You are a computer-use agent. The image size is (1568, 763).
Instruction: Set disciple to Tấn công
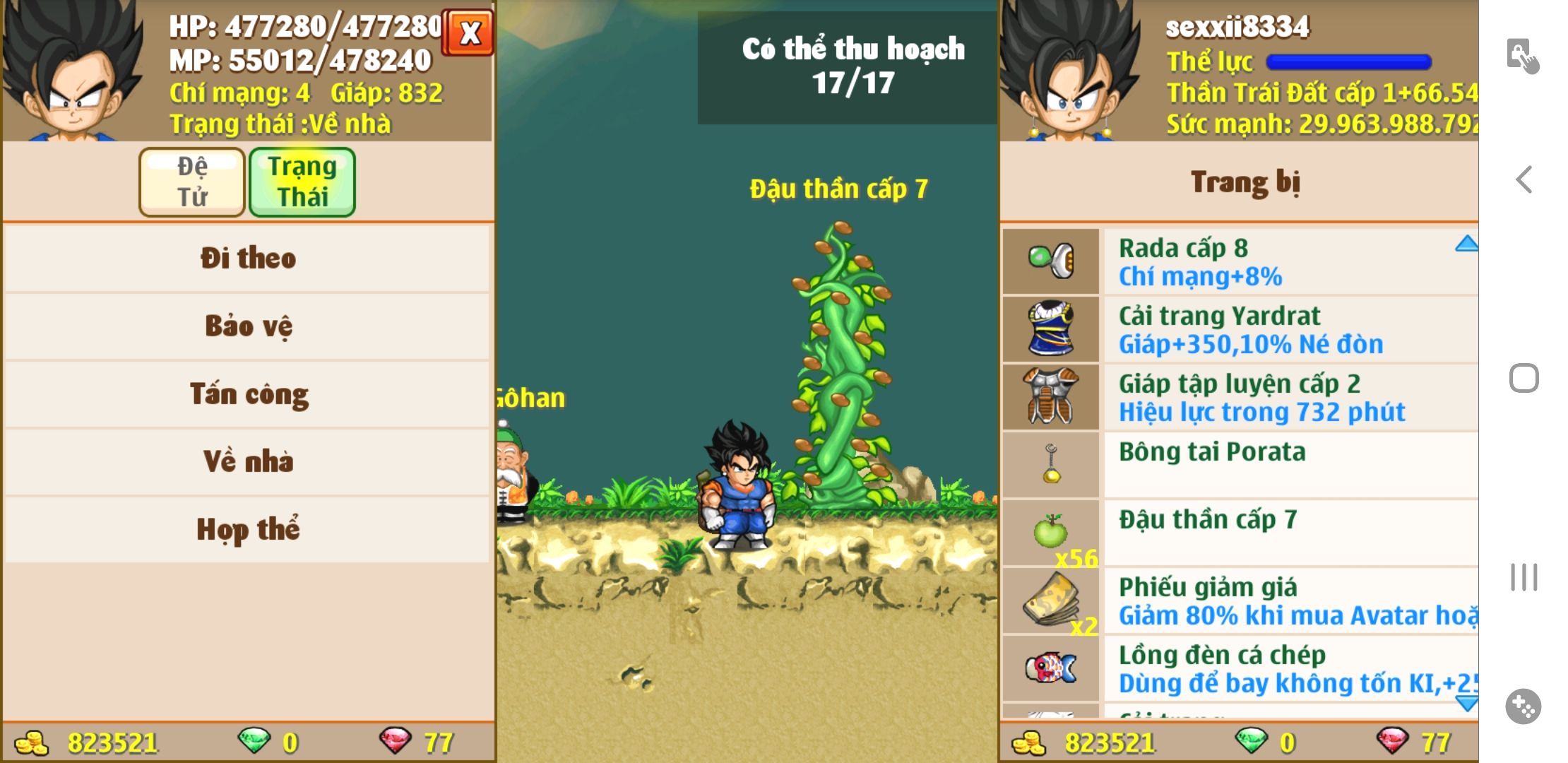click(247, 394)
